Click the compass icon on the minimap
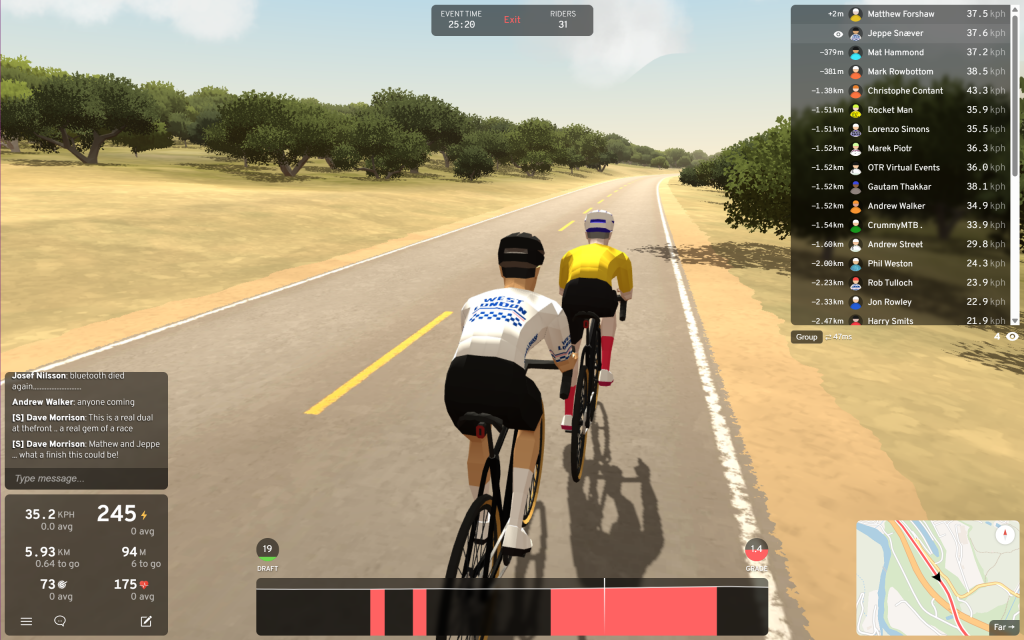The width and height of the screenshot is (1024, 640). click(x=1005, y=535)
